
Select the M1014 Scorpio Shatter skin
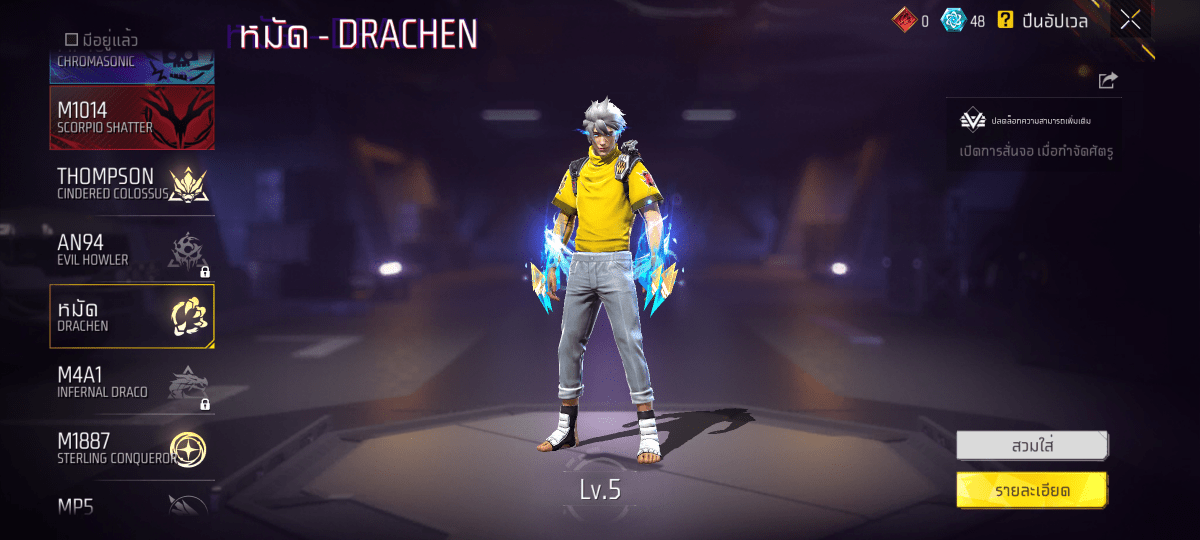point(132,117)
